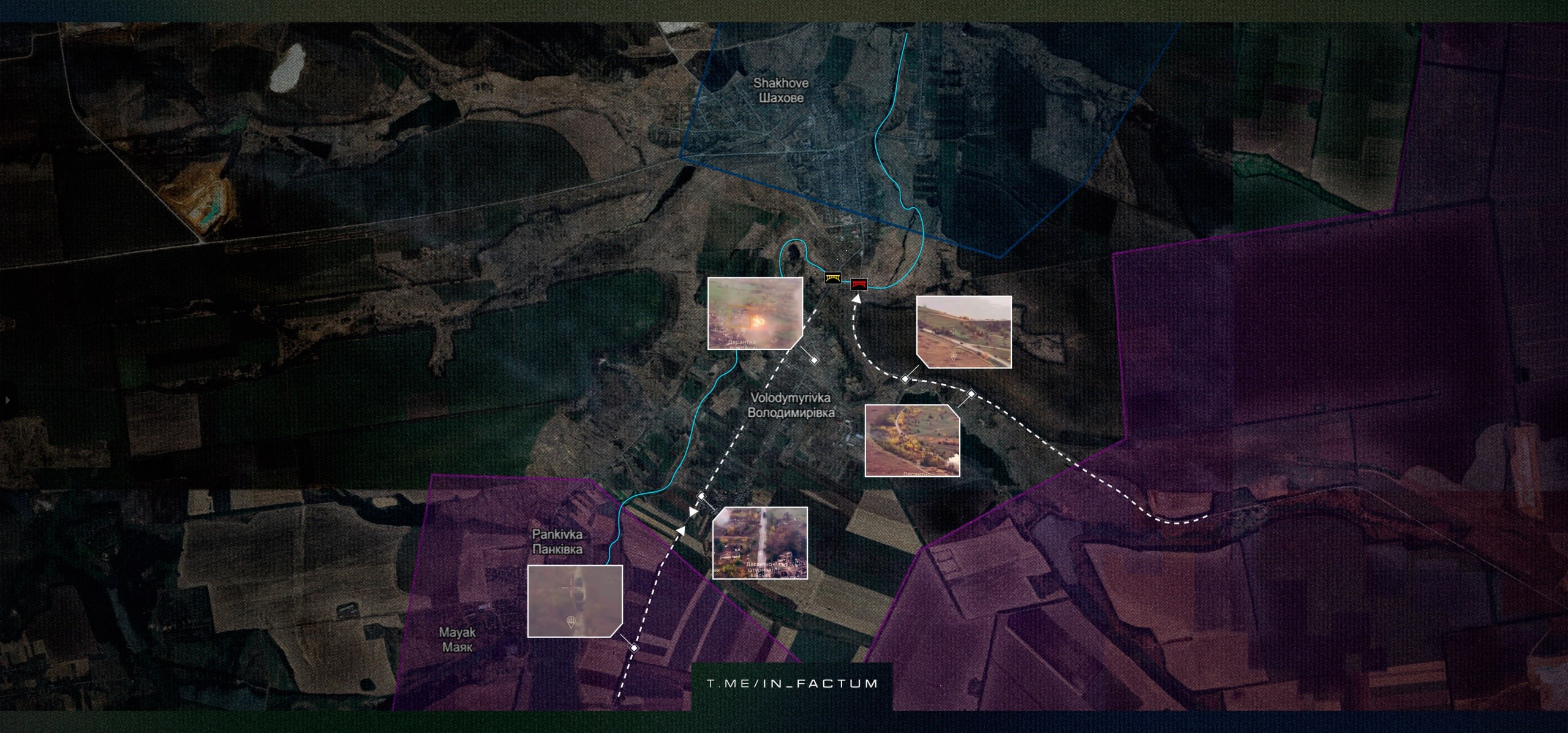Image resolution: width=1568 pixels, height=733 pixels.
Task: View the thumbnail with yellow autumn trees
Action: [912, 439]
